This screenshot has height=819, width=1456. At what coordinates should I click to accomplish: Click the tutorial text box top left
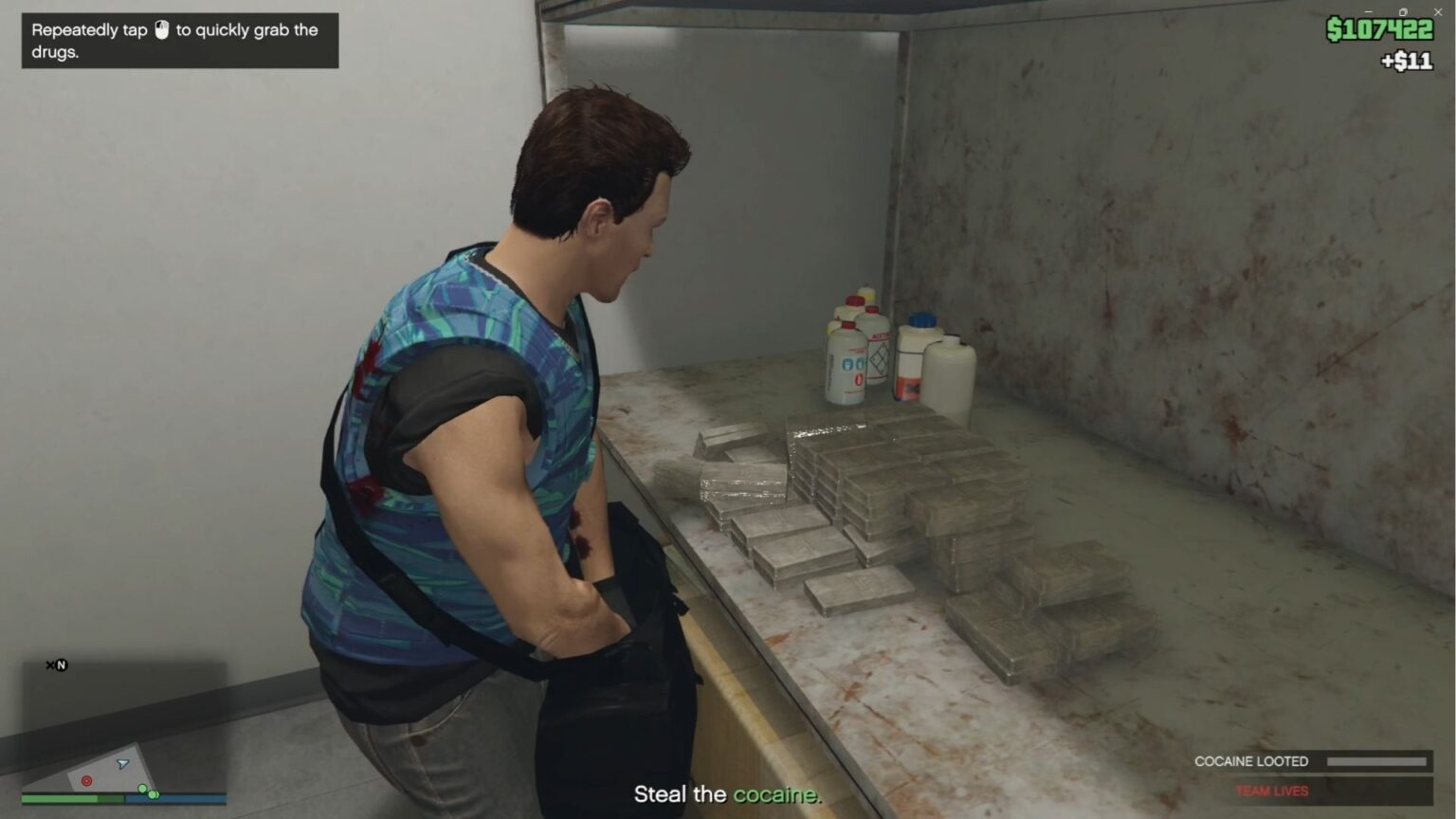coord(178,41)
